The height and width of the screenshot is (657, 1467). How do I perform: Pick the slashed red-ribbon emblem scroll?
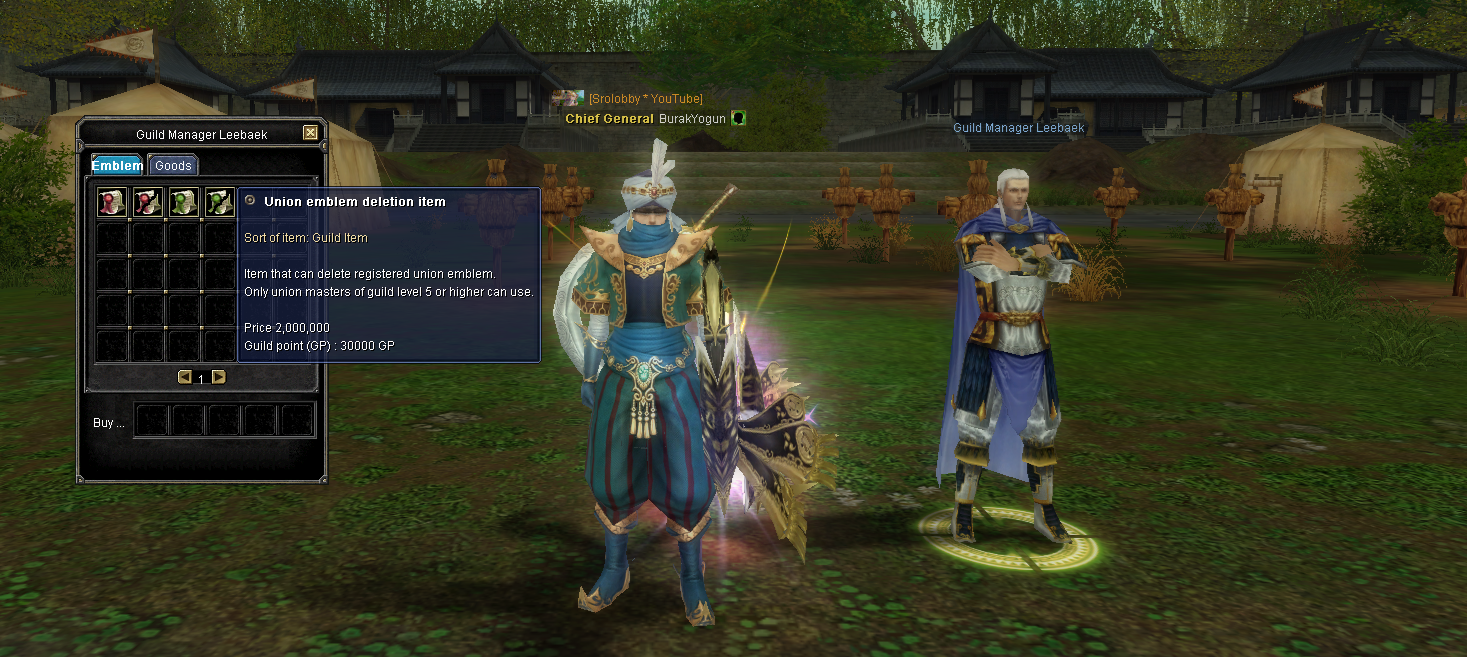[147, 203]
